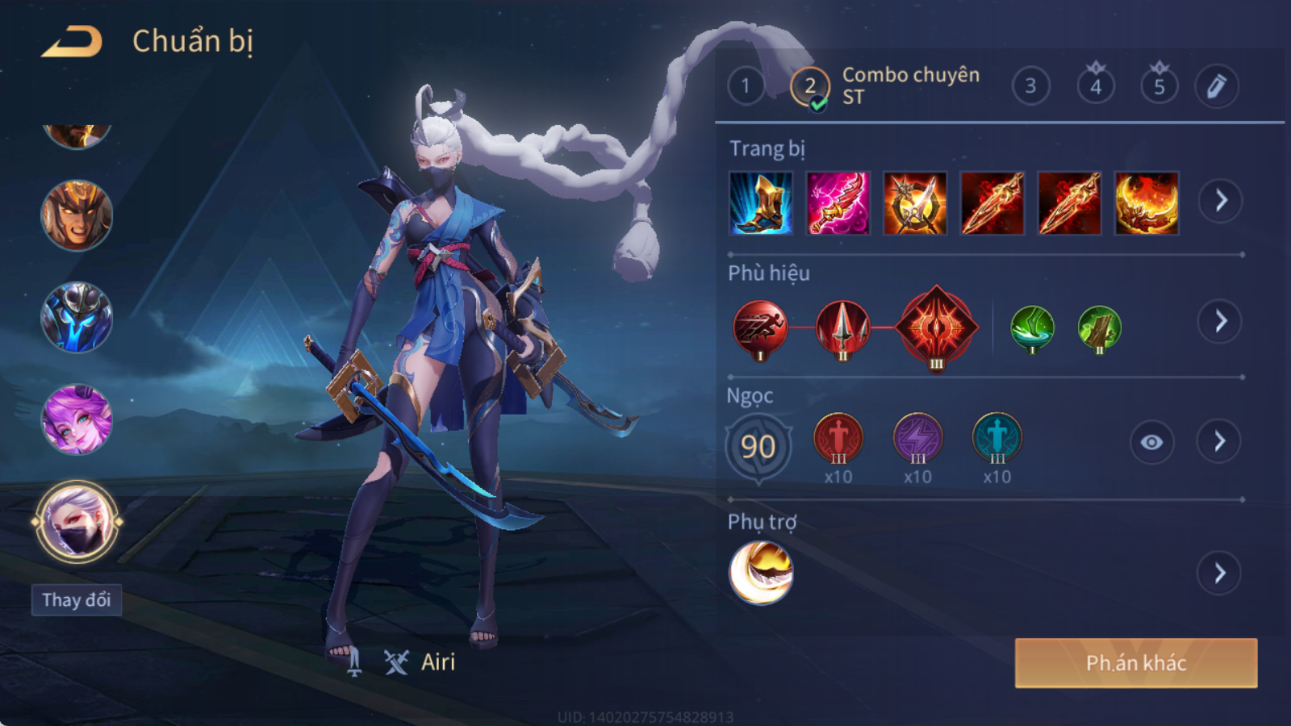Open the Phù hiệu badge section arrow
The image size is (1291, 726).
click(1220, 322)
